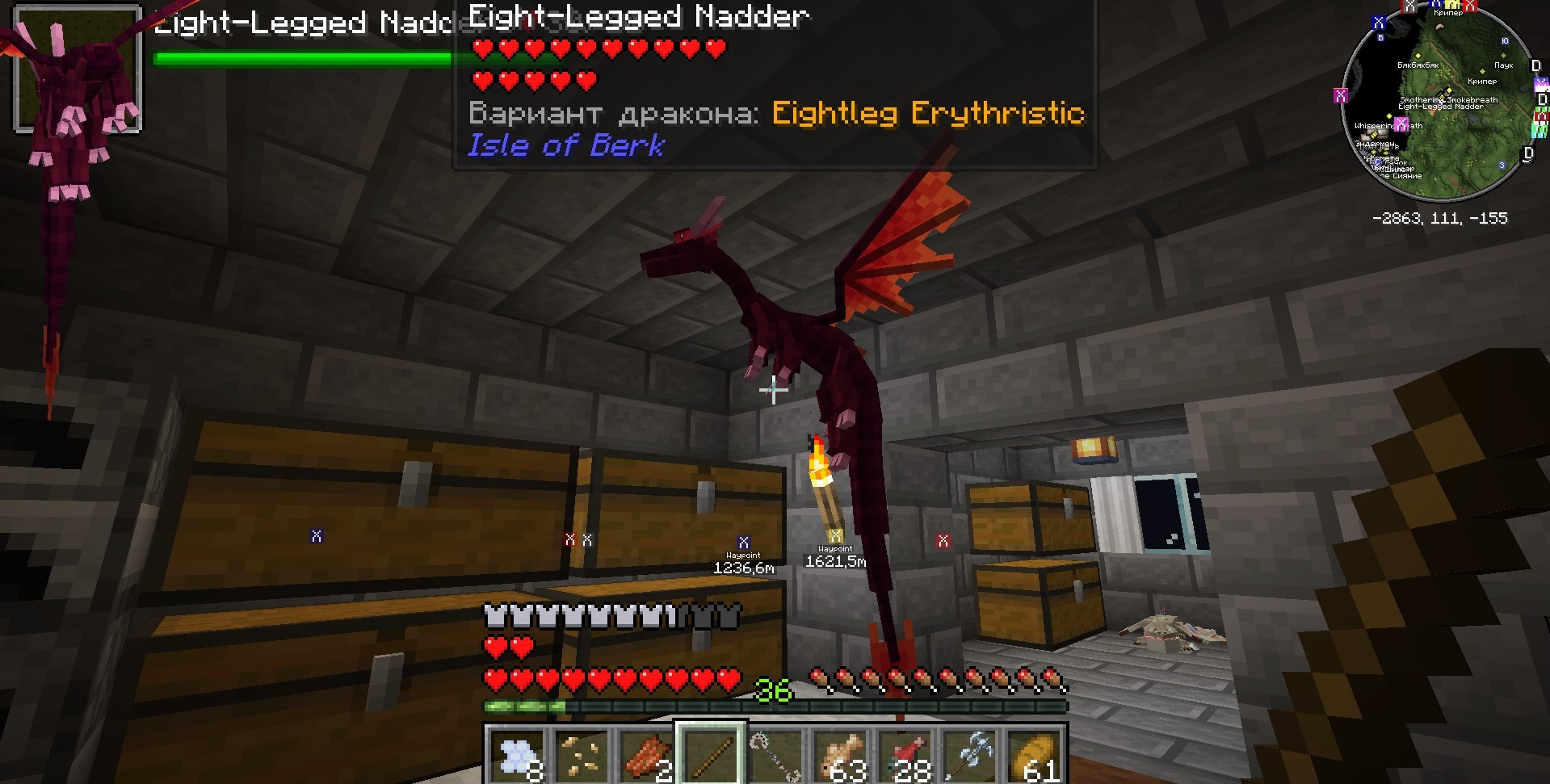Select the pink X waypoint inside the minimap
This screenshot has width=1550, height=784.
coord(1401,124)
